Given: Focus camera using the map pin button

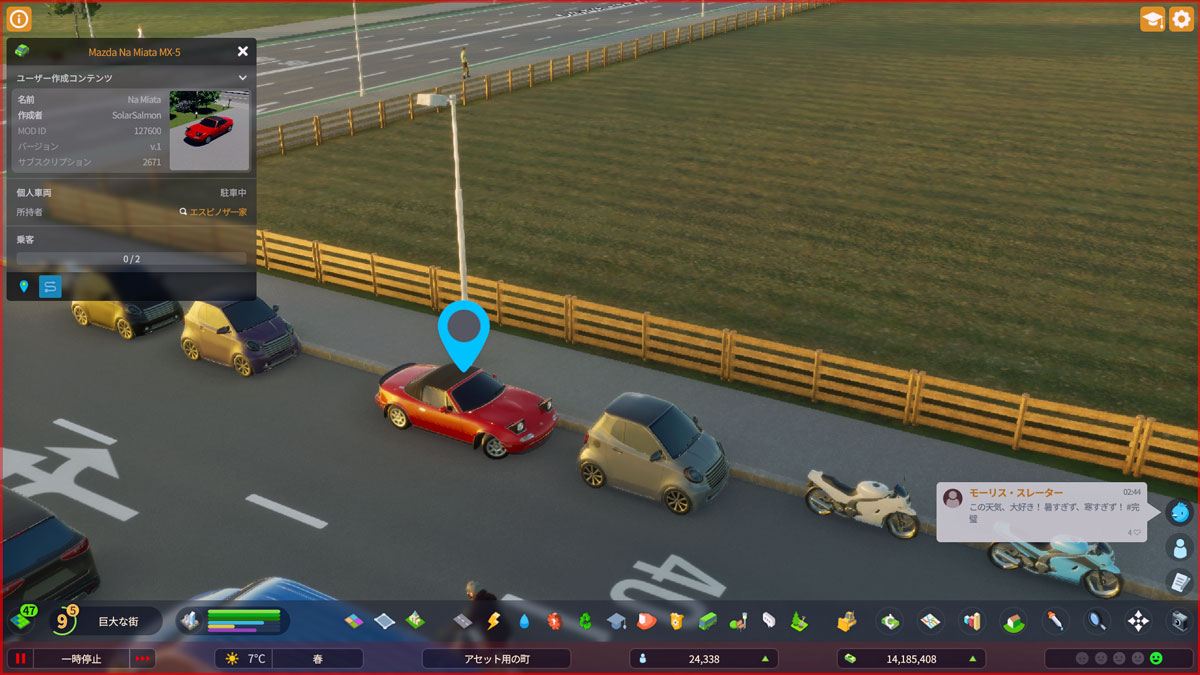Looking at the screenshot, I should (x=24, y=287).
